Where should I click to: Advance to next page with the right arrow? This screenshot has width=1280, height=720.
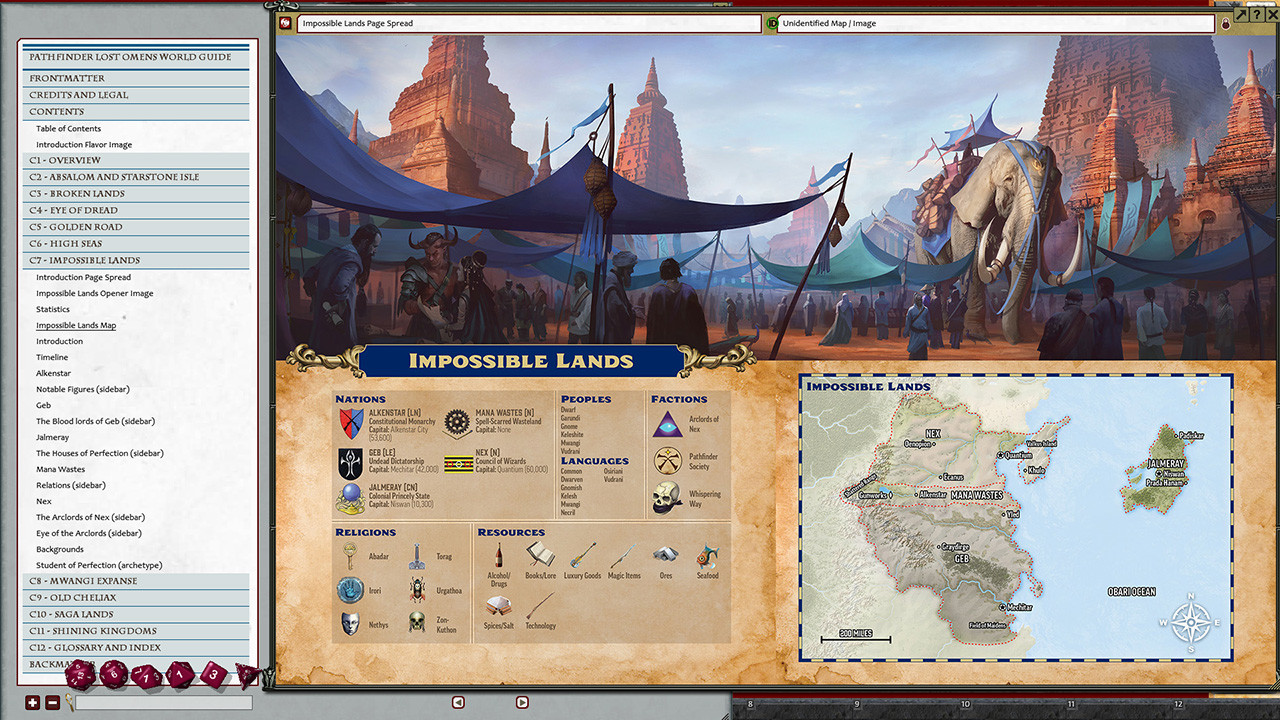point(521,702)
